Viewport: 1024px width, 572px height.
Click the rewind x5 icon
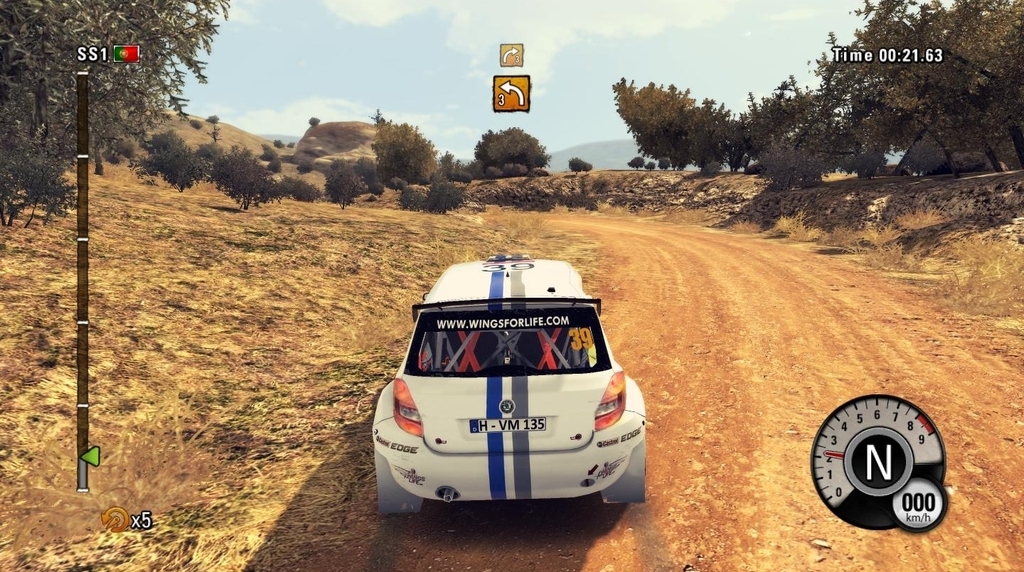coord(116,519)
